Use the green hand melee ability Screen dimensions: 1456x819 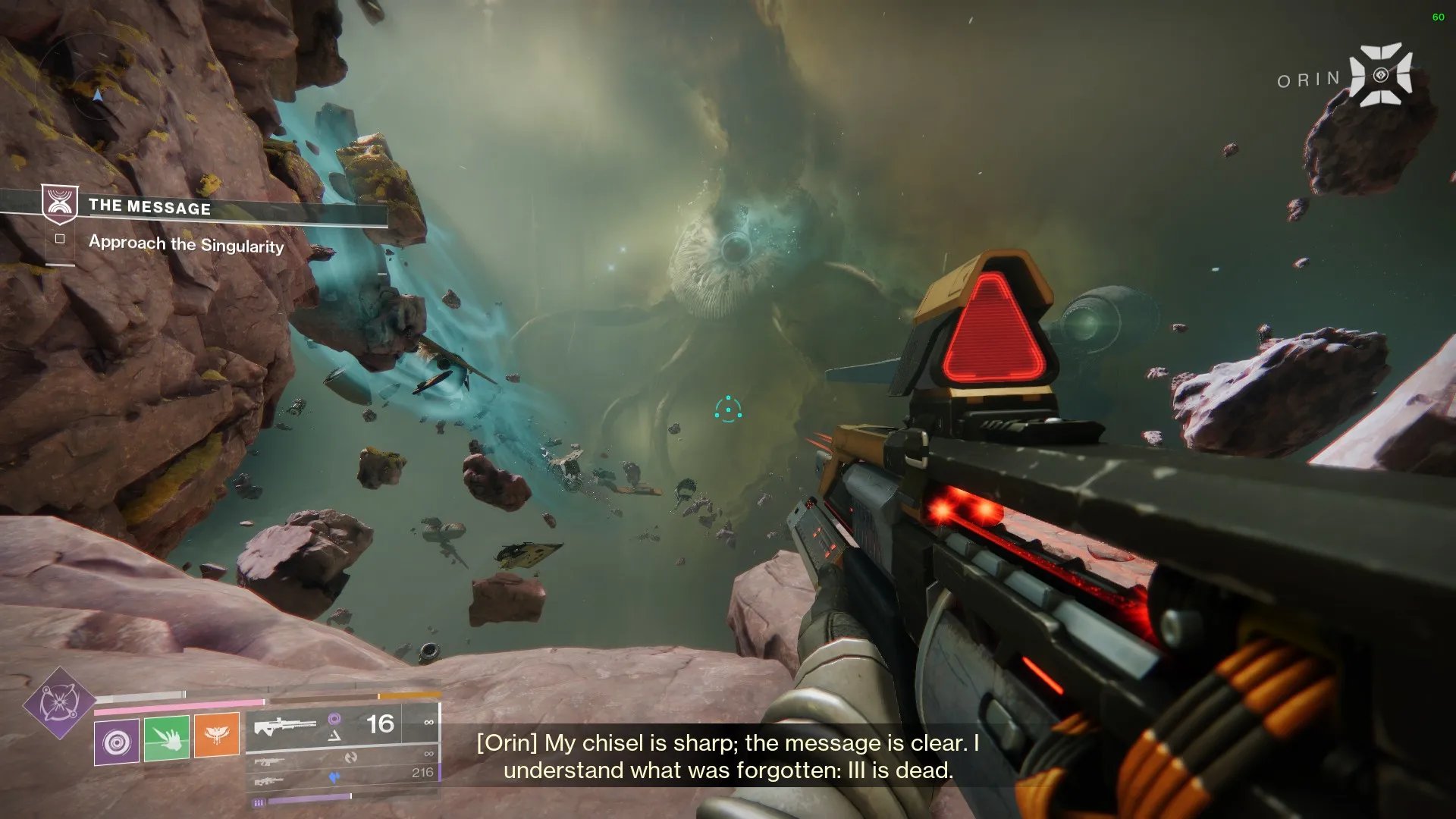tap(167, 739)
